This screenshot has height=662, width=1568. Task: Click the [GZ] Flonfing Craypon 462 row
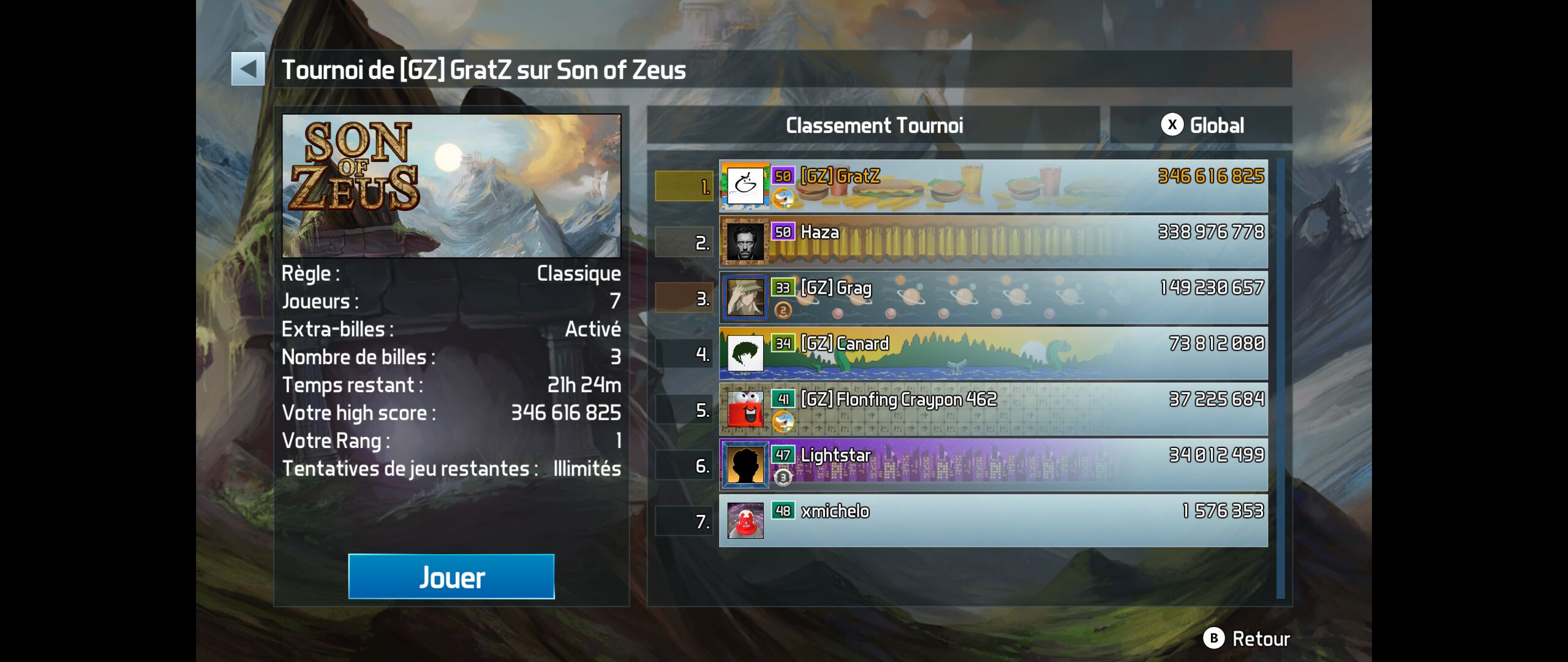click(992, 409)
